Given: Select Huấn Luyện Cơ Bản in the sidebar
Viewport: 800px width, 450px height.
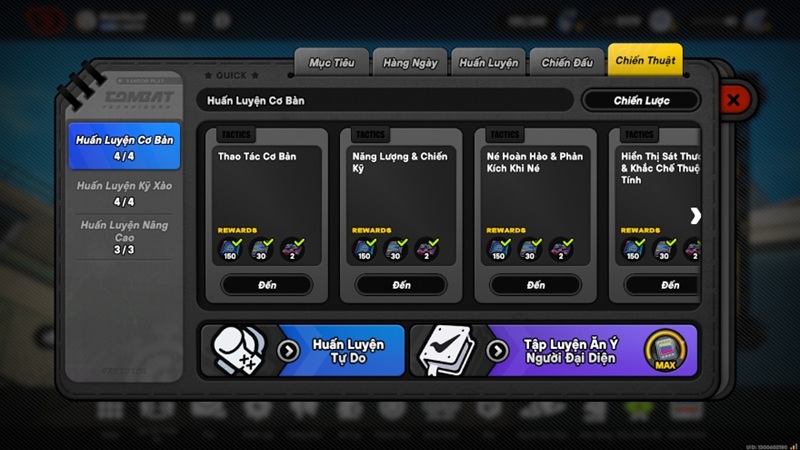Looking at the screenshot, I should click(124, 147).
